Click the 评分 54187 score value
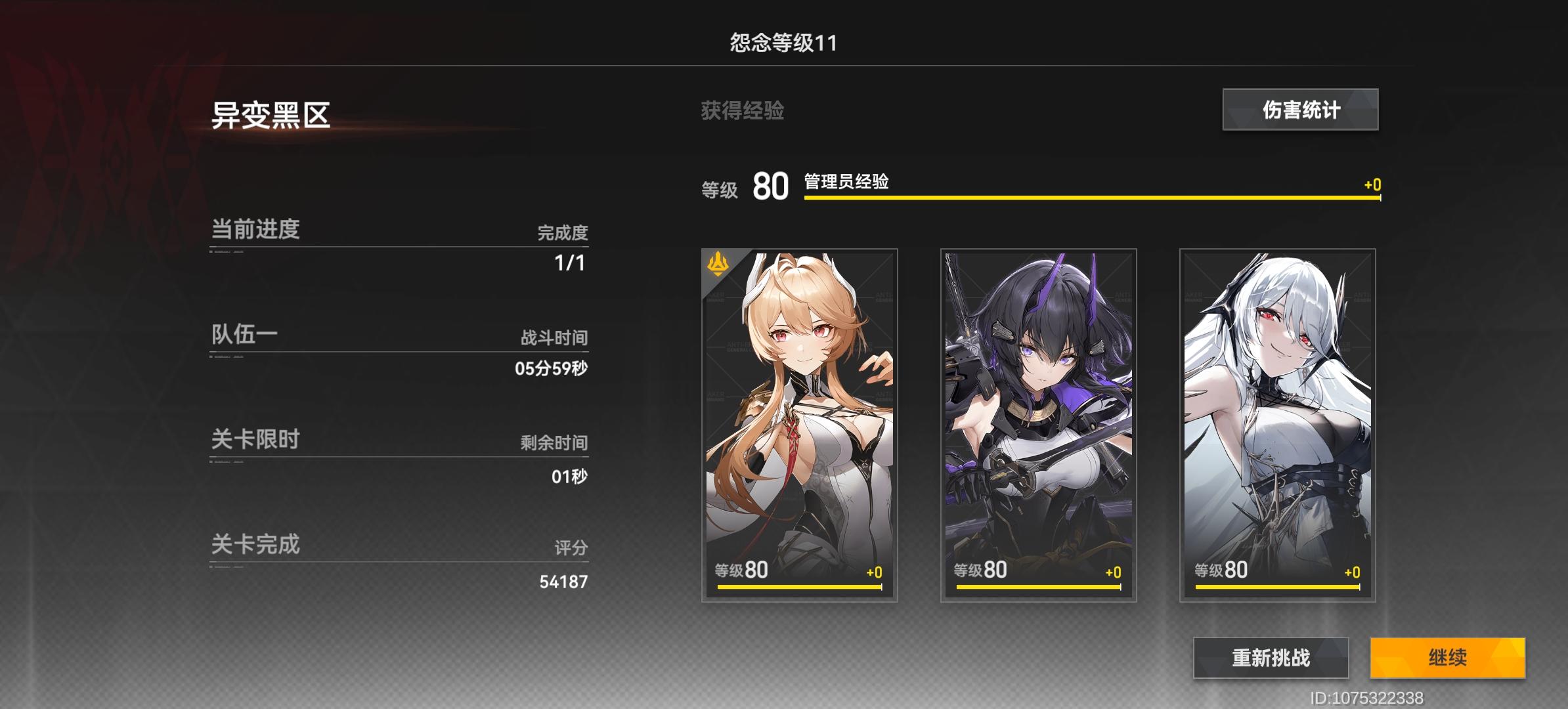 pos(561,582)
